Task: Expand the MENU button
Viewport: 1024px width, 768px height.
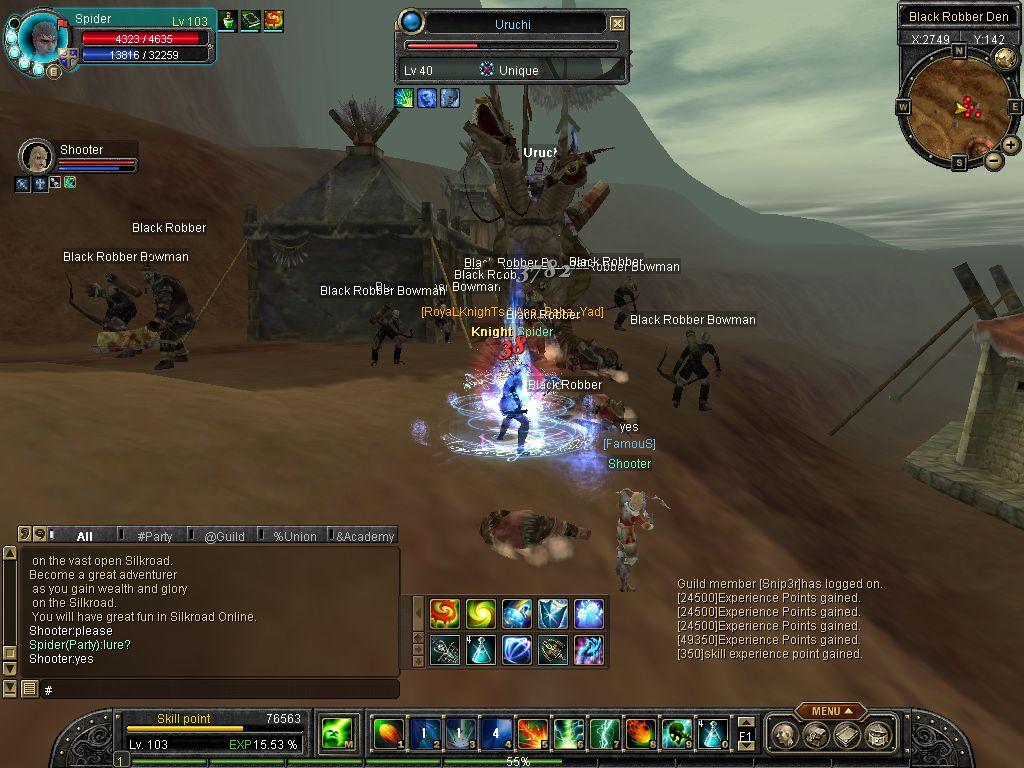Action: (x=830, y=711)
